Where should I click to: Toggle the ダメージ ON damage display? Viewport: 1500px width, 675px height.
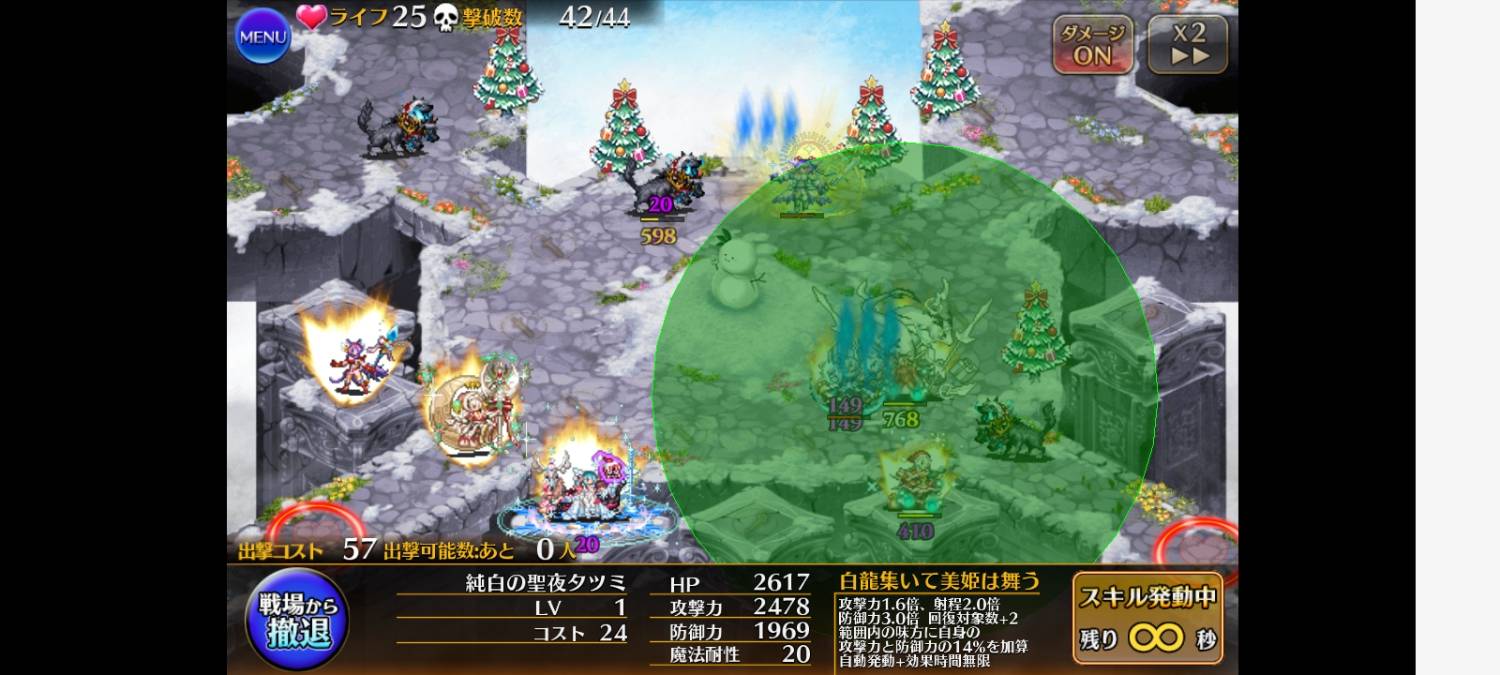tap(1092, 45)
